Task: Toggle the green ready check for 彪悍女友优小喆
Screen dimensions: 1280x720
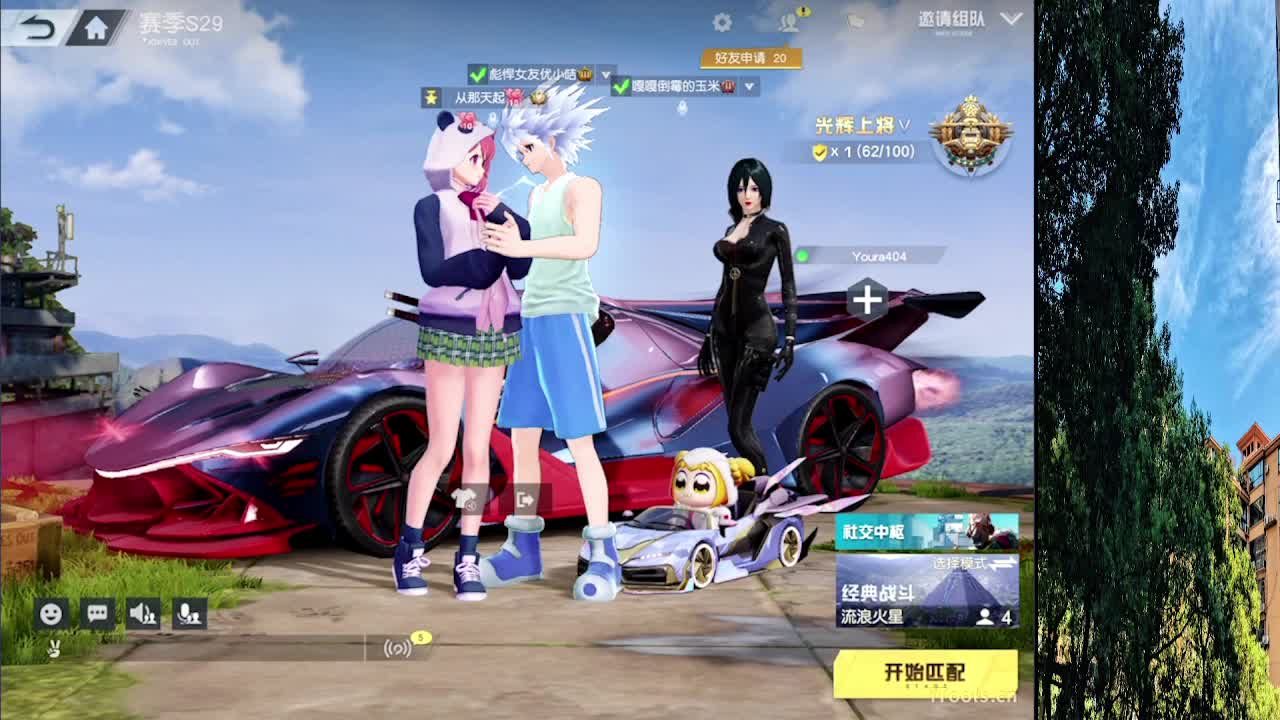Action: pyautogui.click(x=477, y=74)
